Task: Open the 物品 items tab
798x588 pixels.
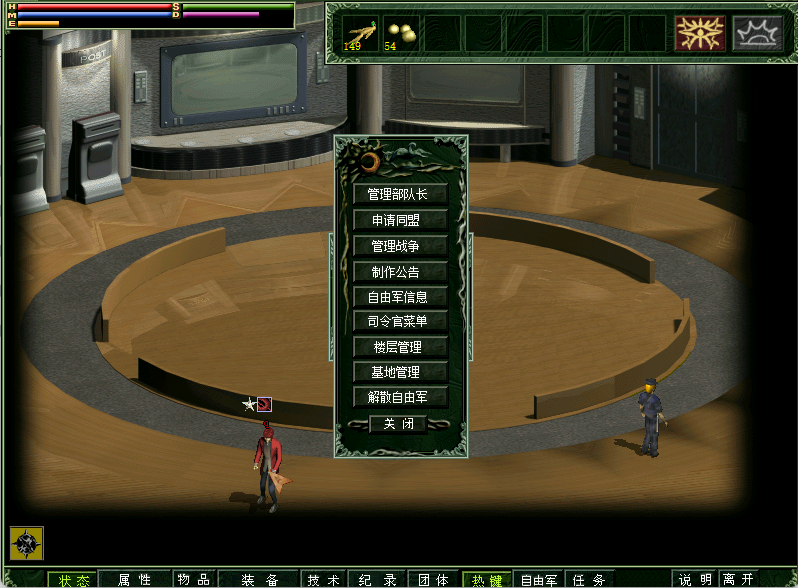Action: [x=194, y=579]
